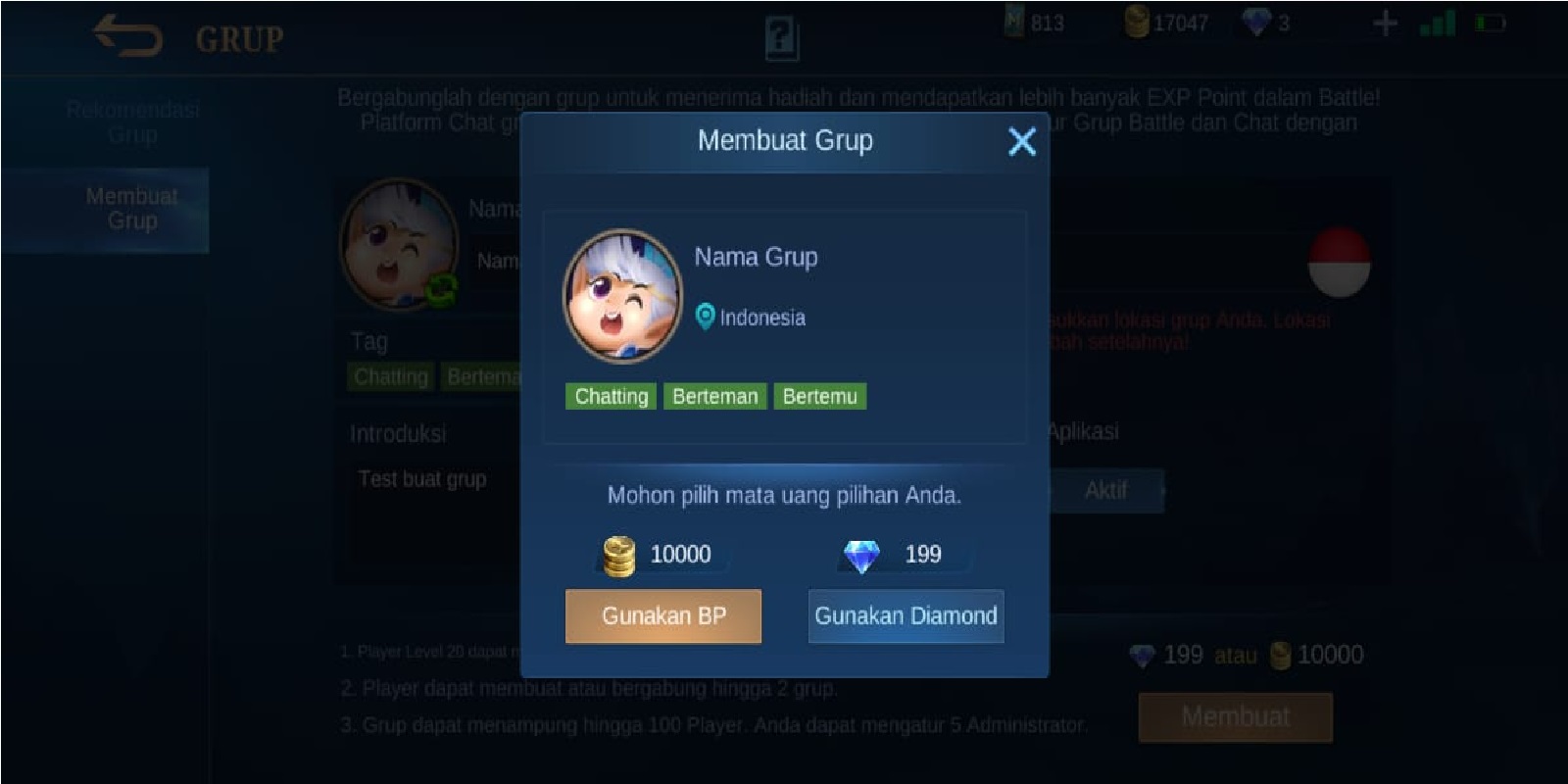Screen dimensions: 1568x784
Task: Click the plus icon to top up currency
Action: 1386,24
